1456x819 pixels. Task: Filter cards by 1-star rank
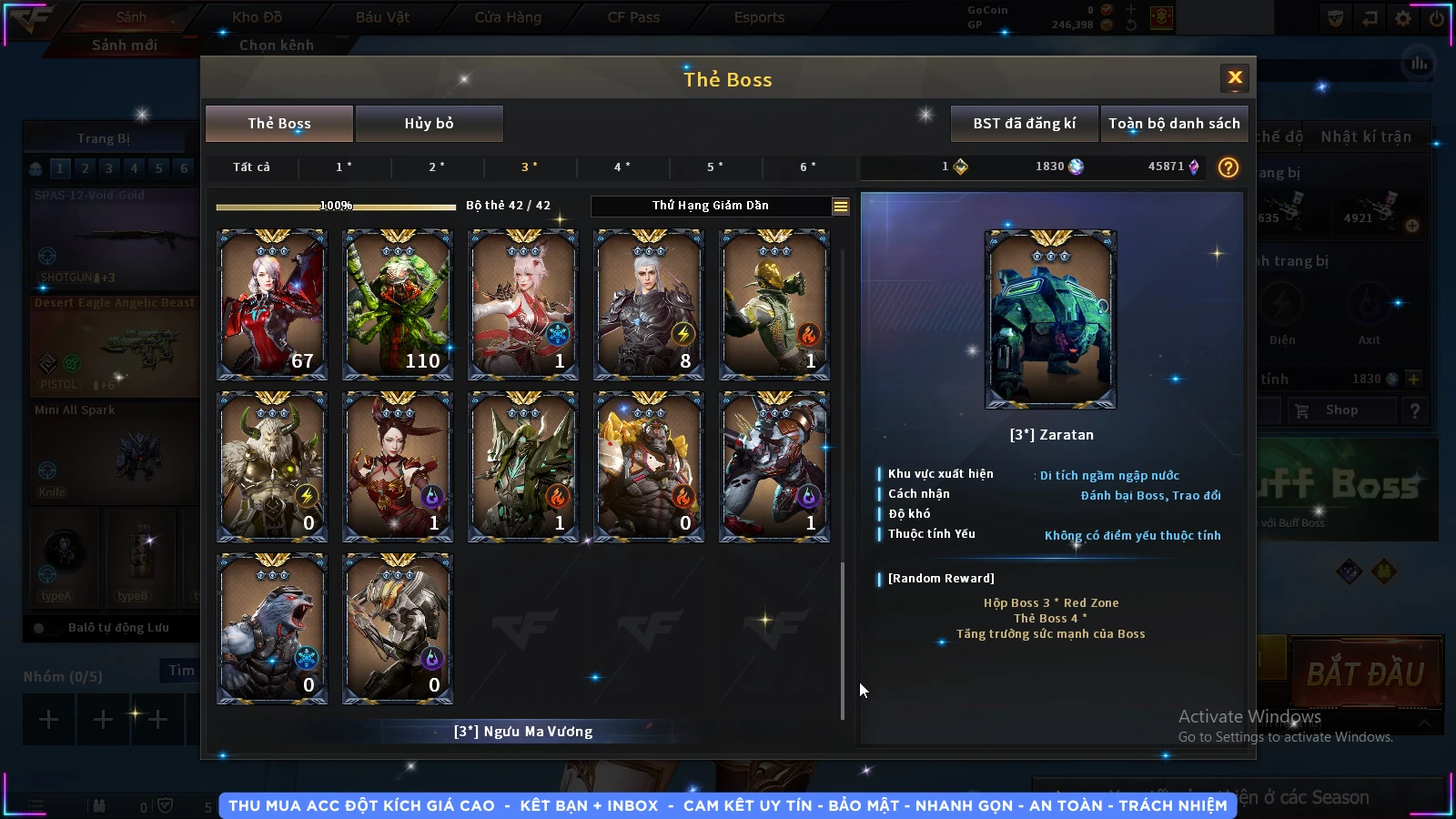(x=344, y=167)
